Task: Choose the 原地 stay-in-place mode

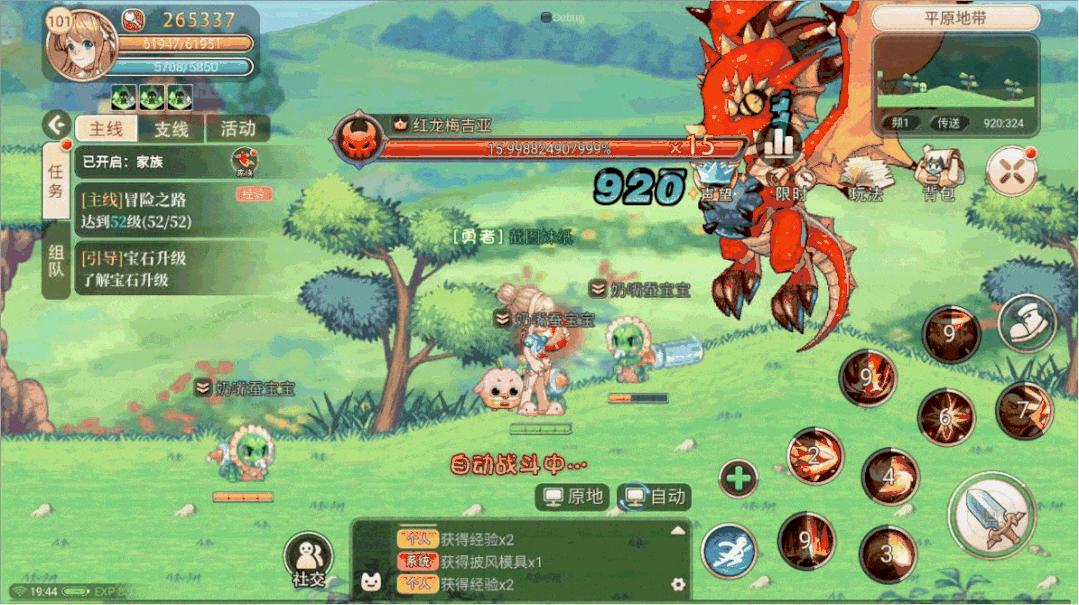Action: tap(574, 497)
